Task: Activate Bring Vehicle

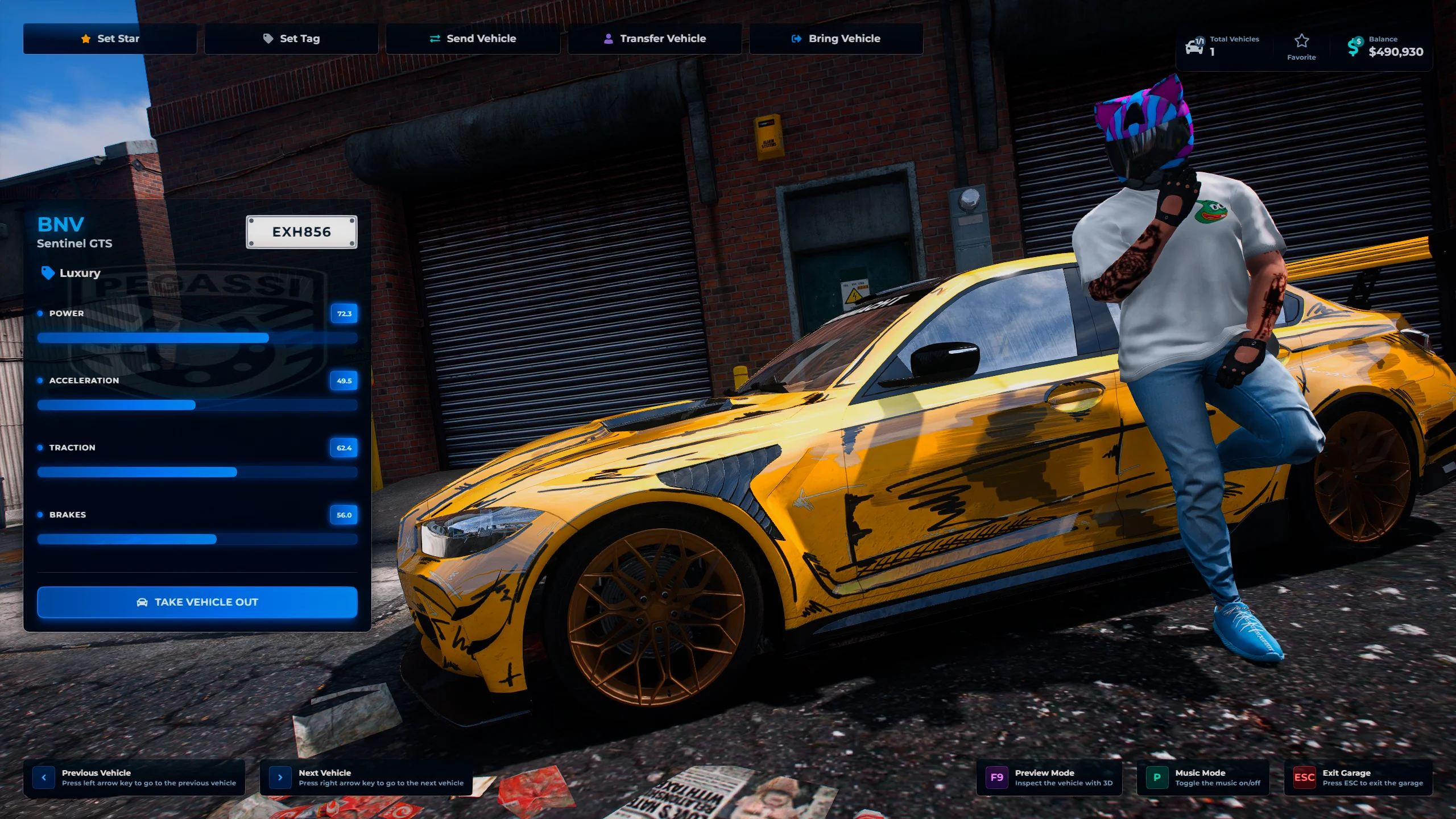Action: [836, 39]
